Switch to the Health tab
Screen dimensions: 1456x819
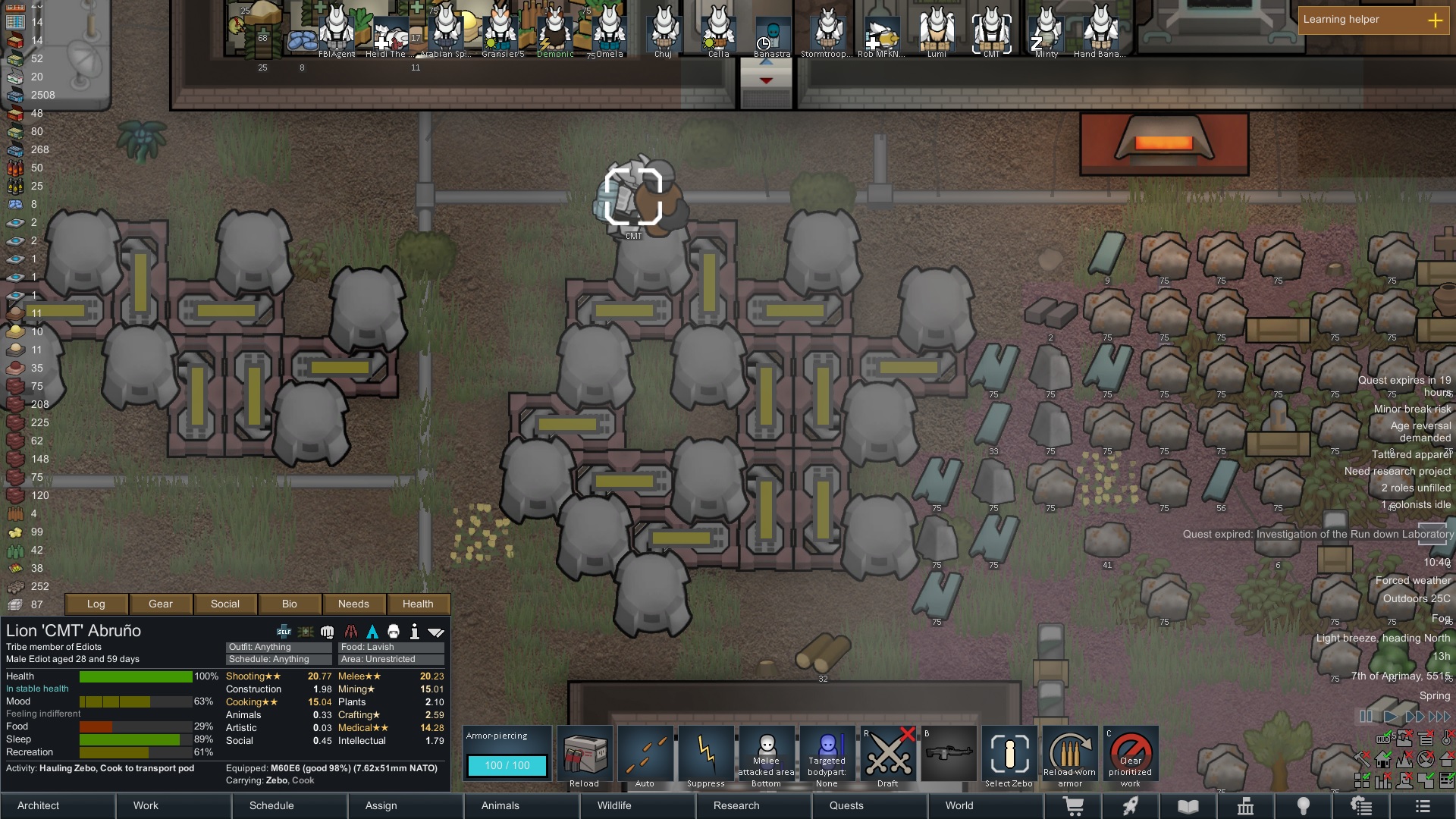418,604
